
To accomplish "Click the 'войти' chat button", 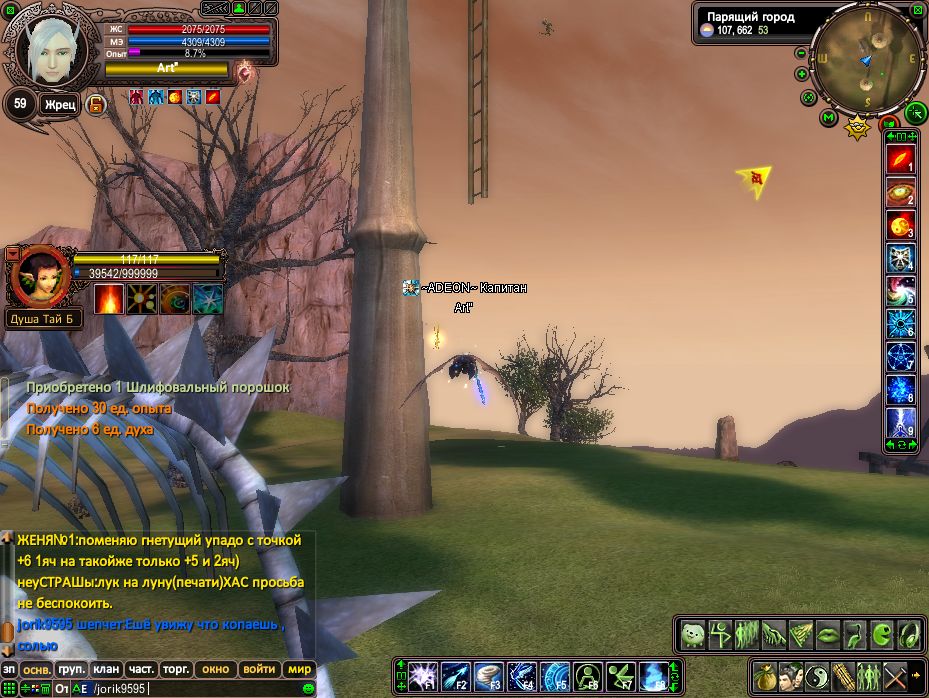I will 259,669.
